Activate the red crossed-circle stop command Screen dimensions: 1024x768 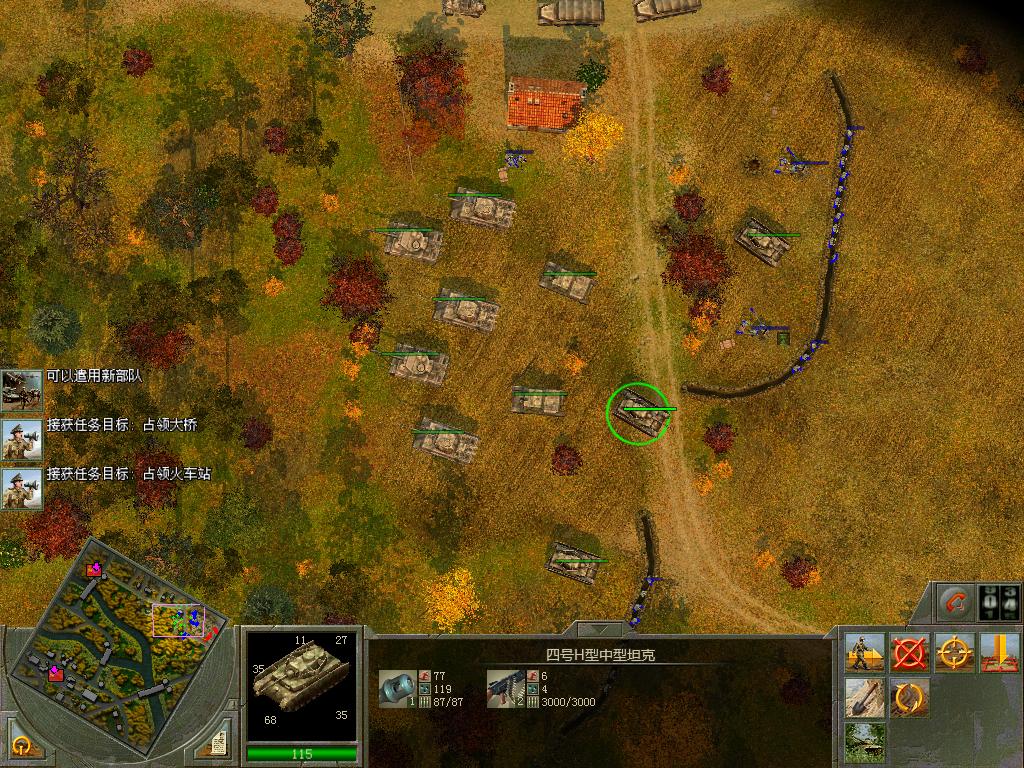point(909,653)
